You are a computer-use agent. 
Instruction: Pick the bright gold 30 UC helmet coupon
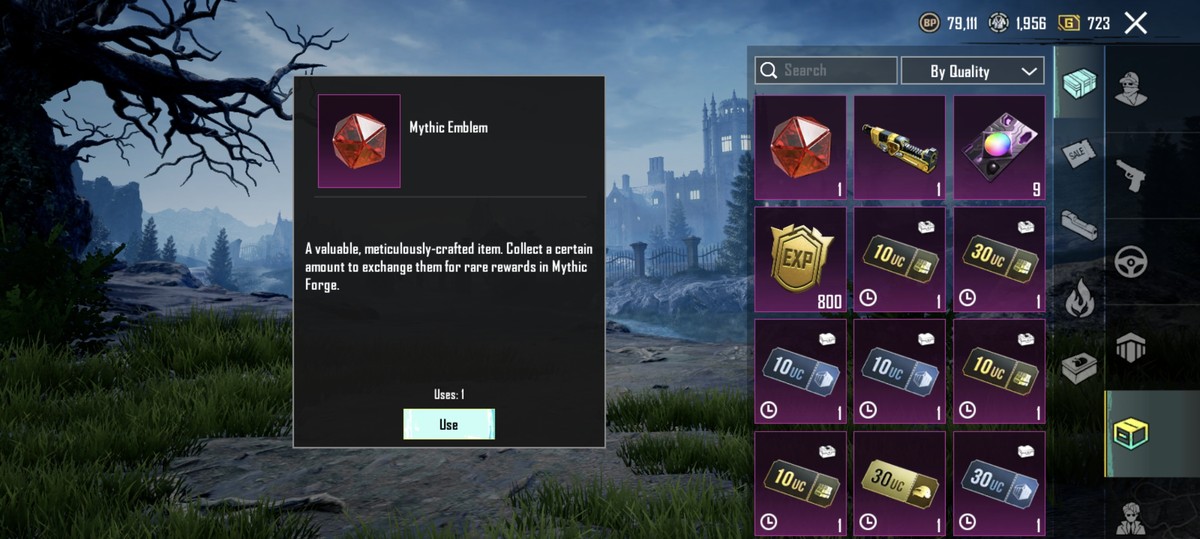(x=899, y=483)
